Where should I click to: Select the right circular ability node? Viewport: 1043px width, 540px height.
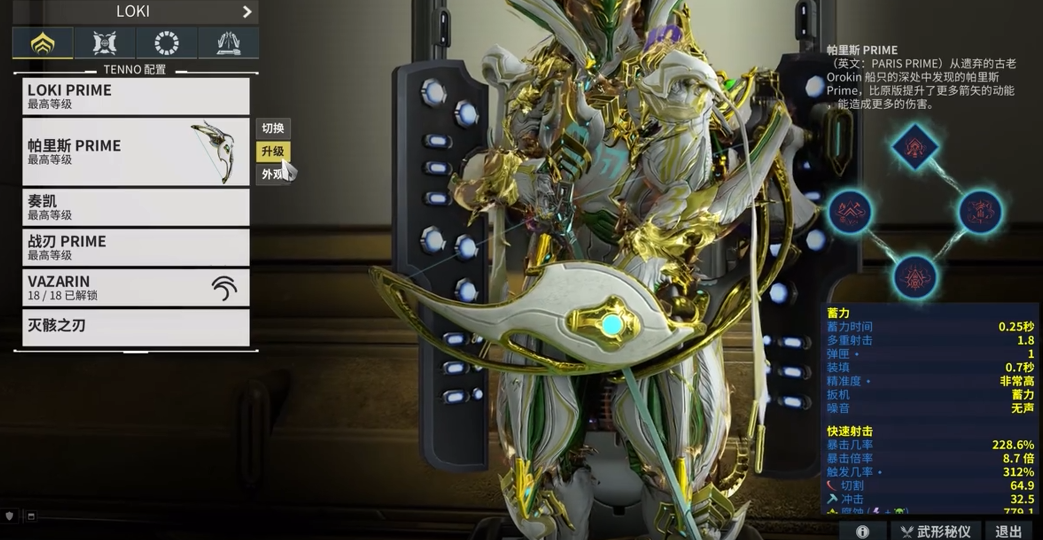[980, 212]
